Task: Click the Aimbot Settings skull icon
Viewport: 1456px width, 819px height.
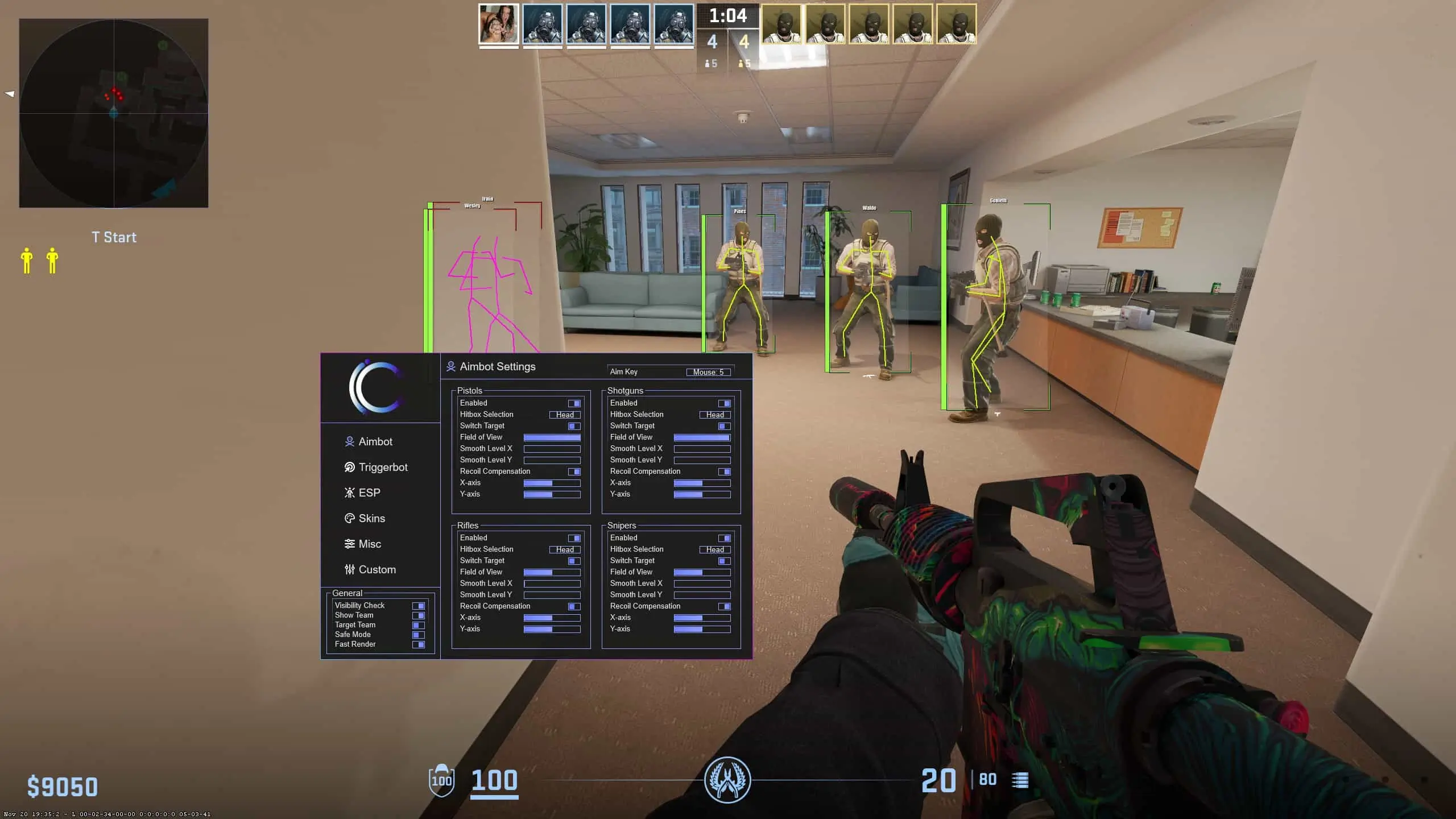Action: pyautogui.click(x=450, y=367)
